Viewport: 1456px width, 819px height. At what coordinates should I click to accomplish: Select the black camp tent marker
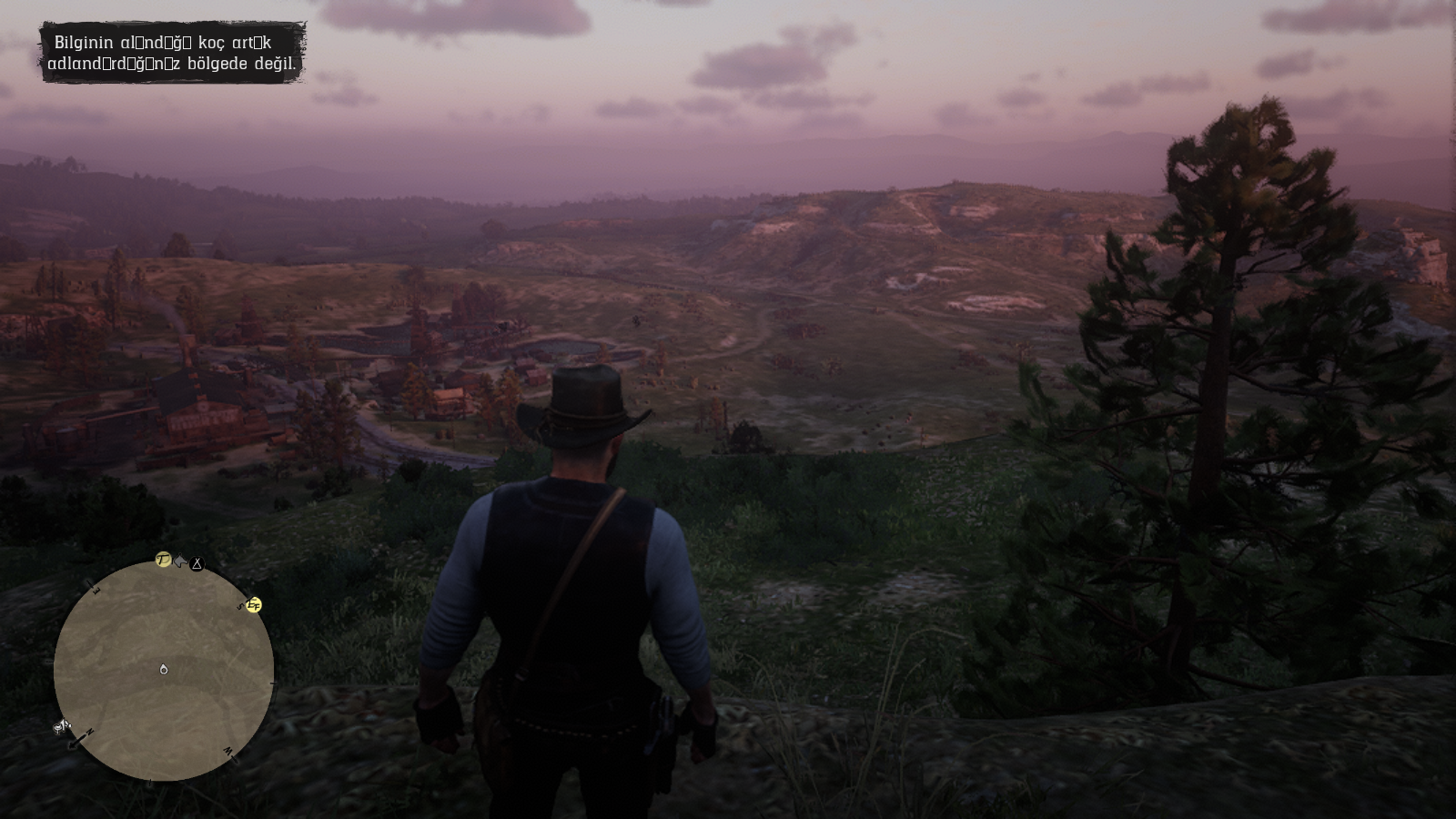(x=197, y=564)
